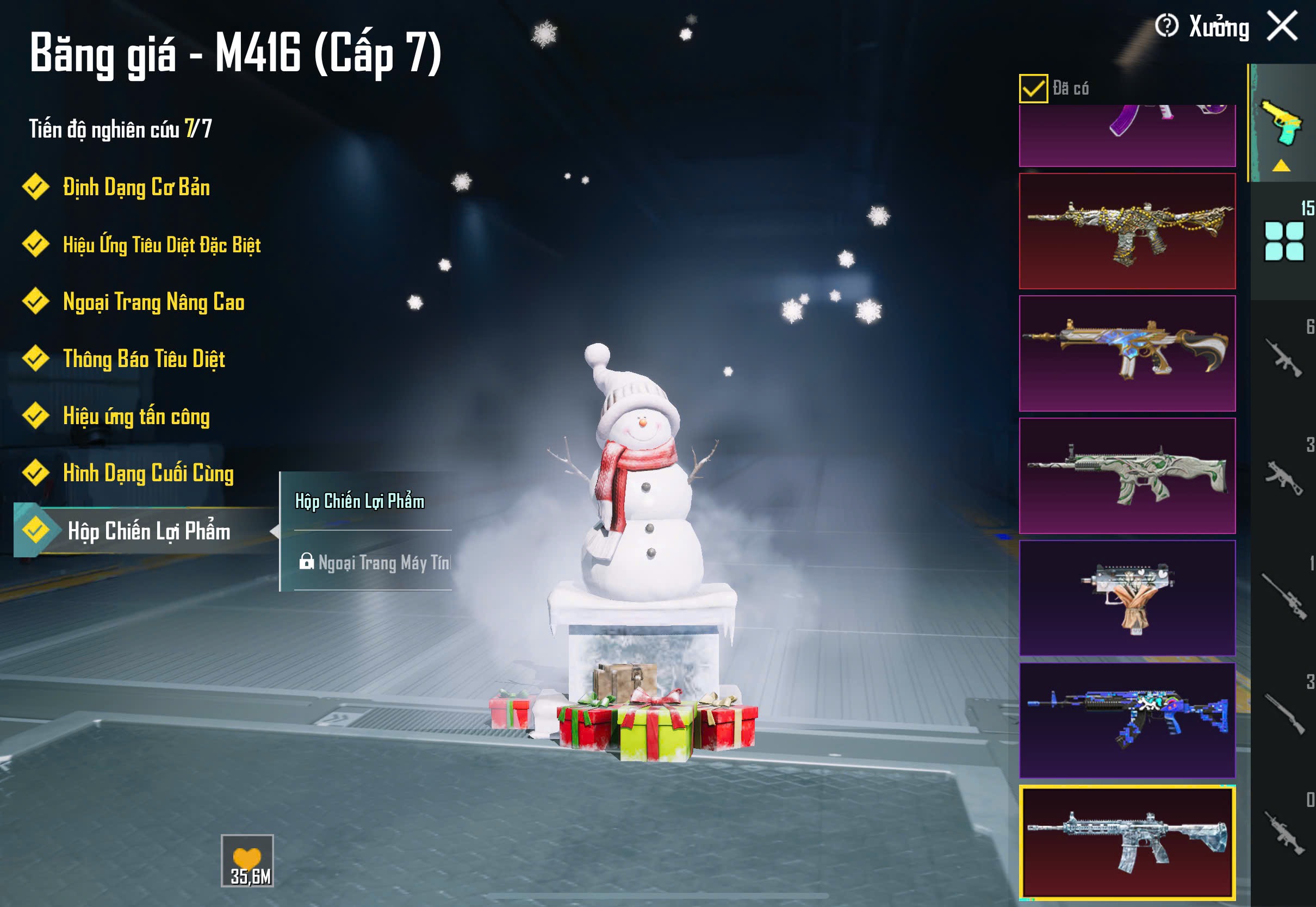Open the yellow pistol category tab
The height and width of the screenshot is (907, 1316).
tap(1282, 125)
